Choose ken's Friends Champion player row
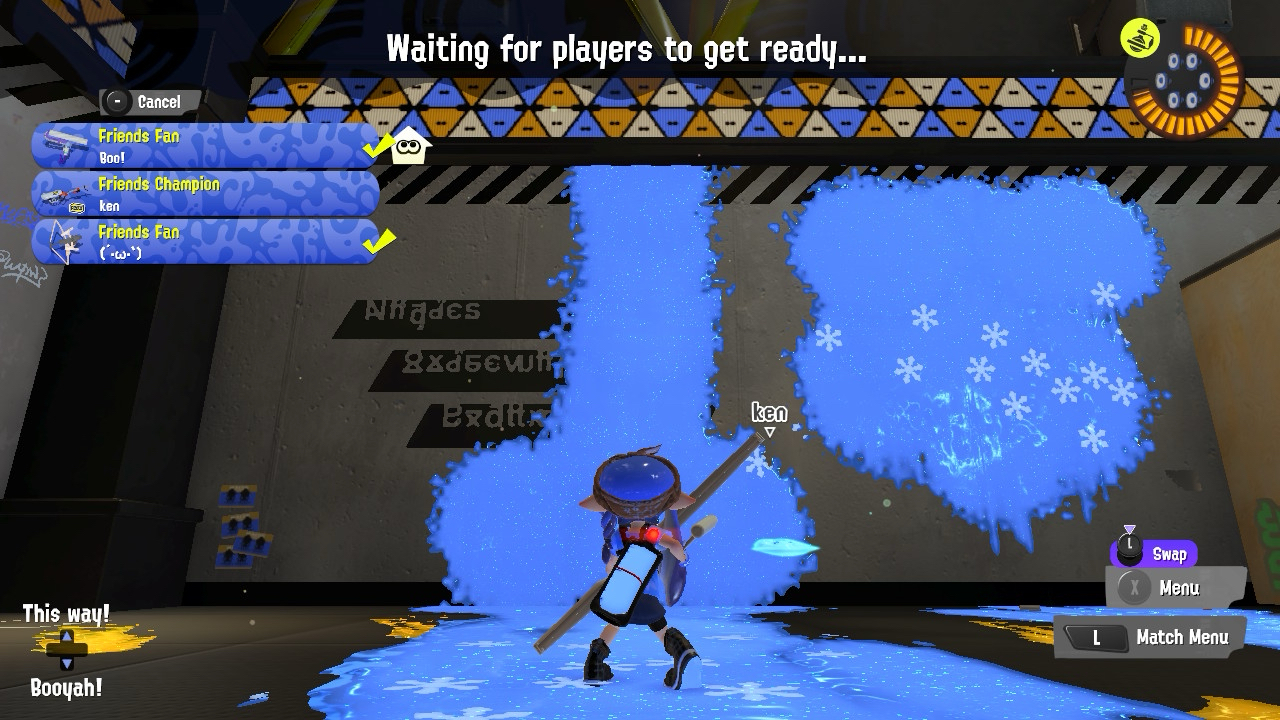Viewport: 1280px width, 720px height. (x=205, y=194)
